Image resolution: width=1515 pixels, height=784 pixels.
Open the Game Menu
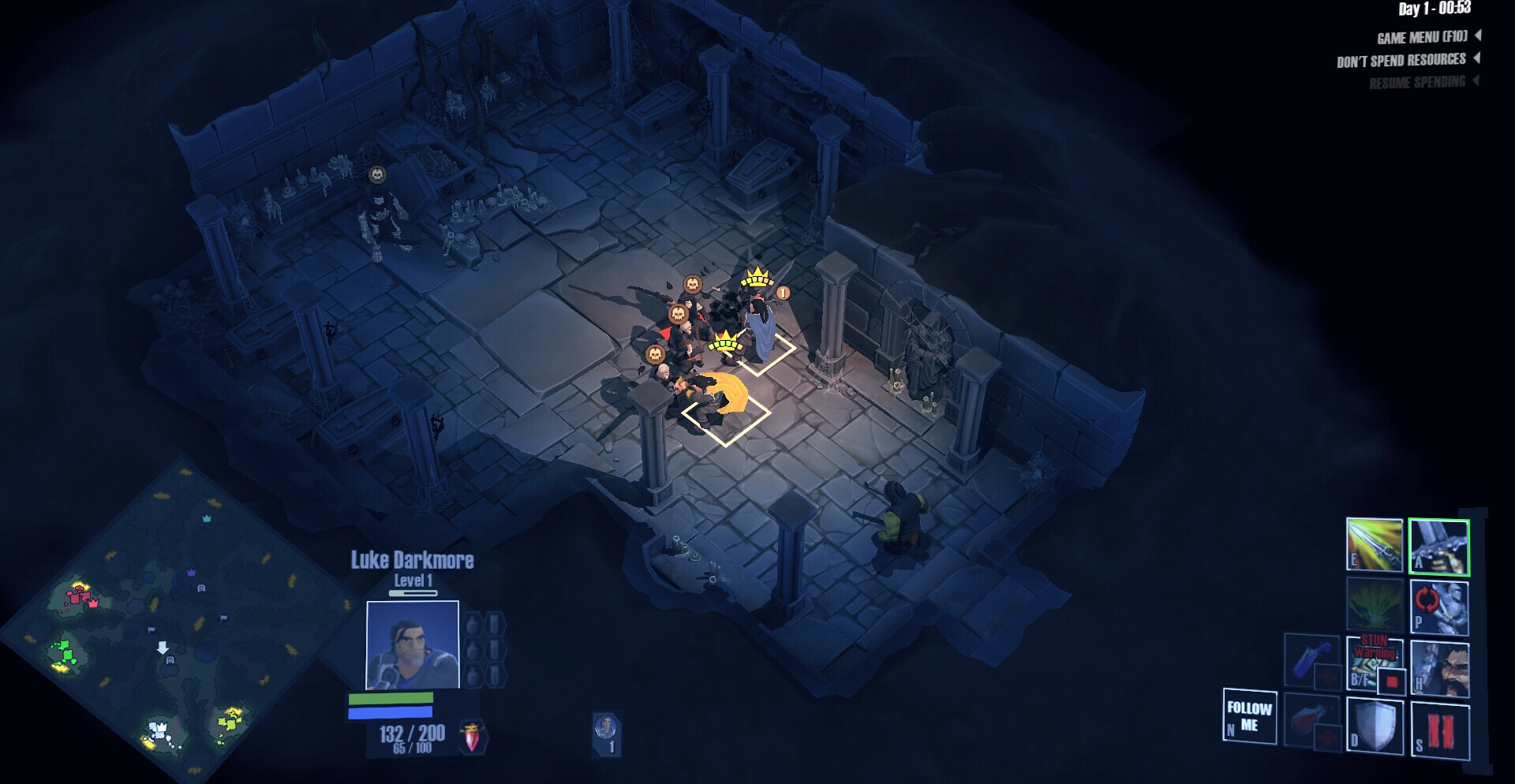click(1422, 37)
